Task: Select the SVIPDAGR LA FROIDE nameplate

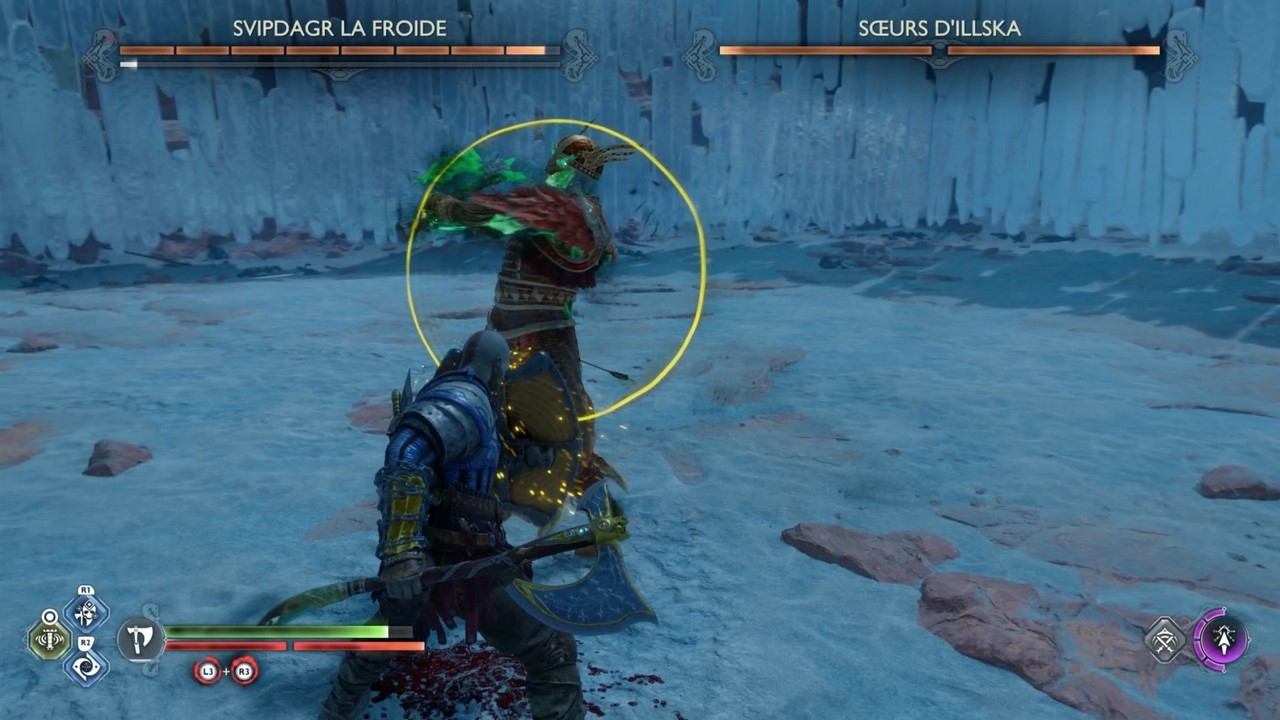Action: point(338,29)
